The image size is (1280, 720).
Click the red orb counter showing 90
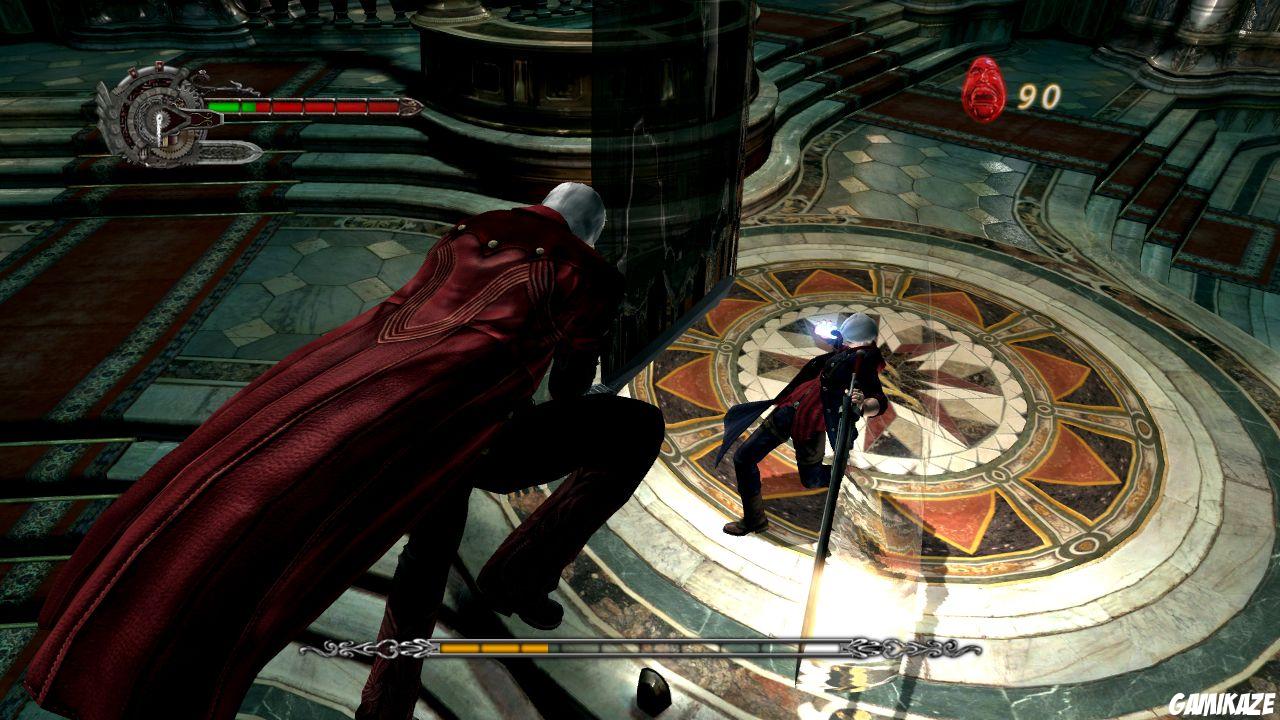pos(1040,95)
